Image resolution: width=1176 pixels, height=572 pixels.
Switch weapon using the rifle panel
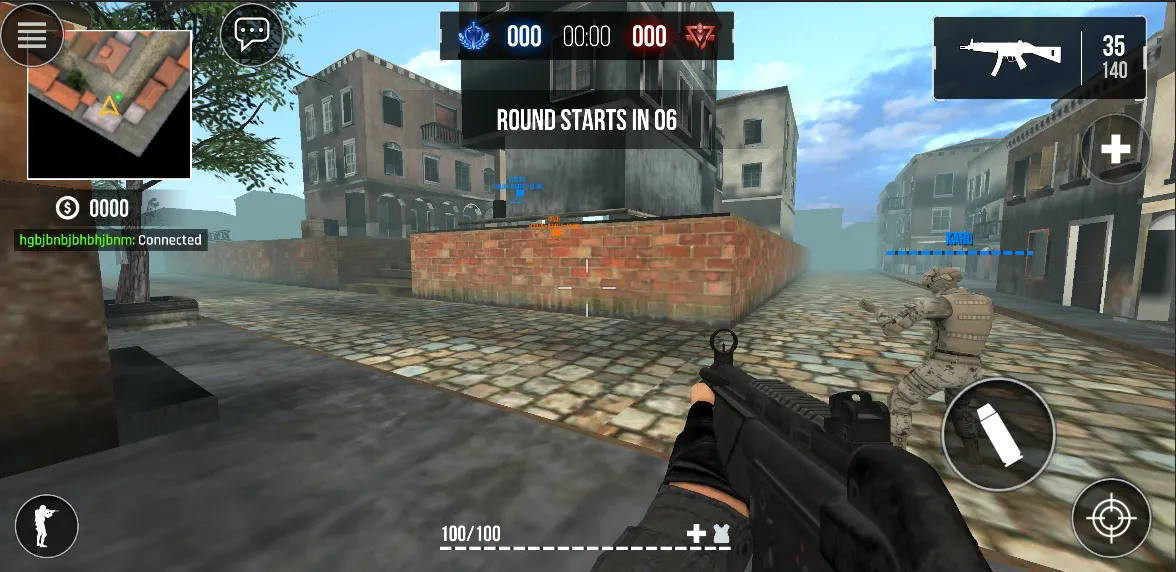coord(1039,58)
